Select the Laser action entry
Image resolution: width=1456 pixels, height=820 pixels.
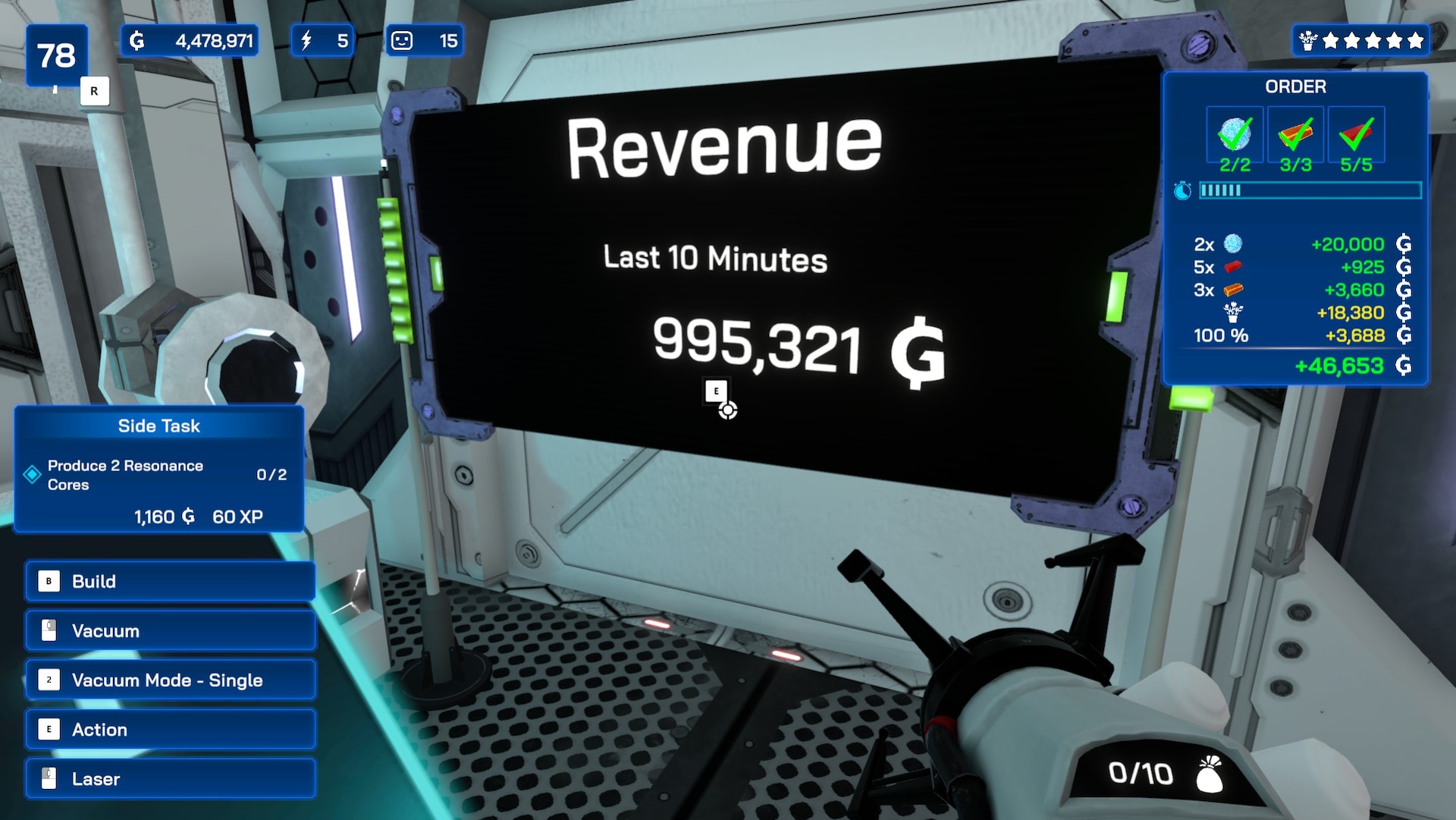pyautogui.click(x=170, y=779)
